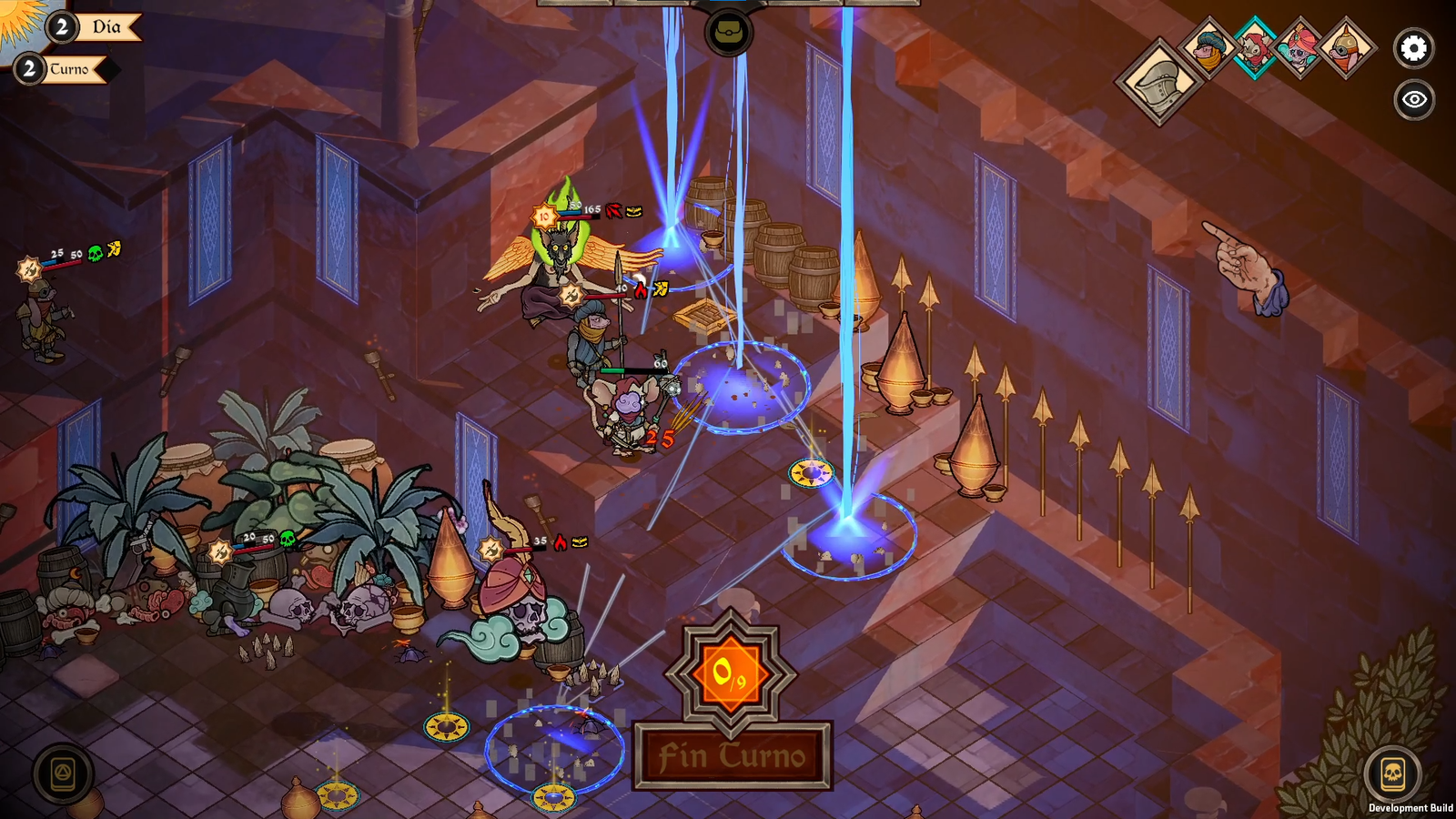End the turn with Fin Turno
This screenshot has height=819, width=1456.
pos(732,755)
